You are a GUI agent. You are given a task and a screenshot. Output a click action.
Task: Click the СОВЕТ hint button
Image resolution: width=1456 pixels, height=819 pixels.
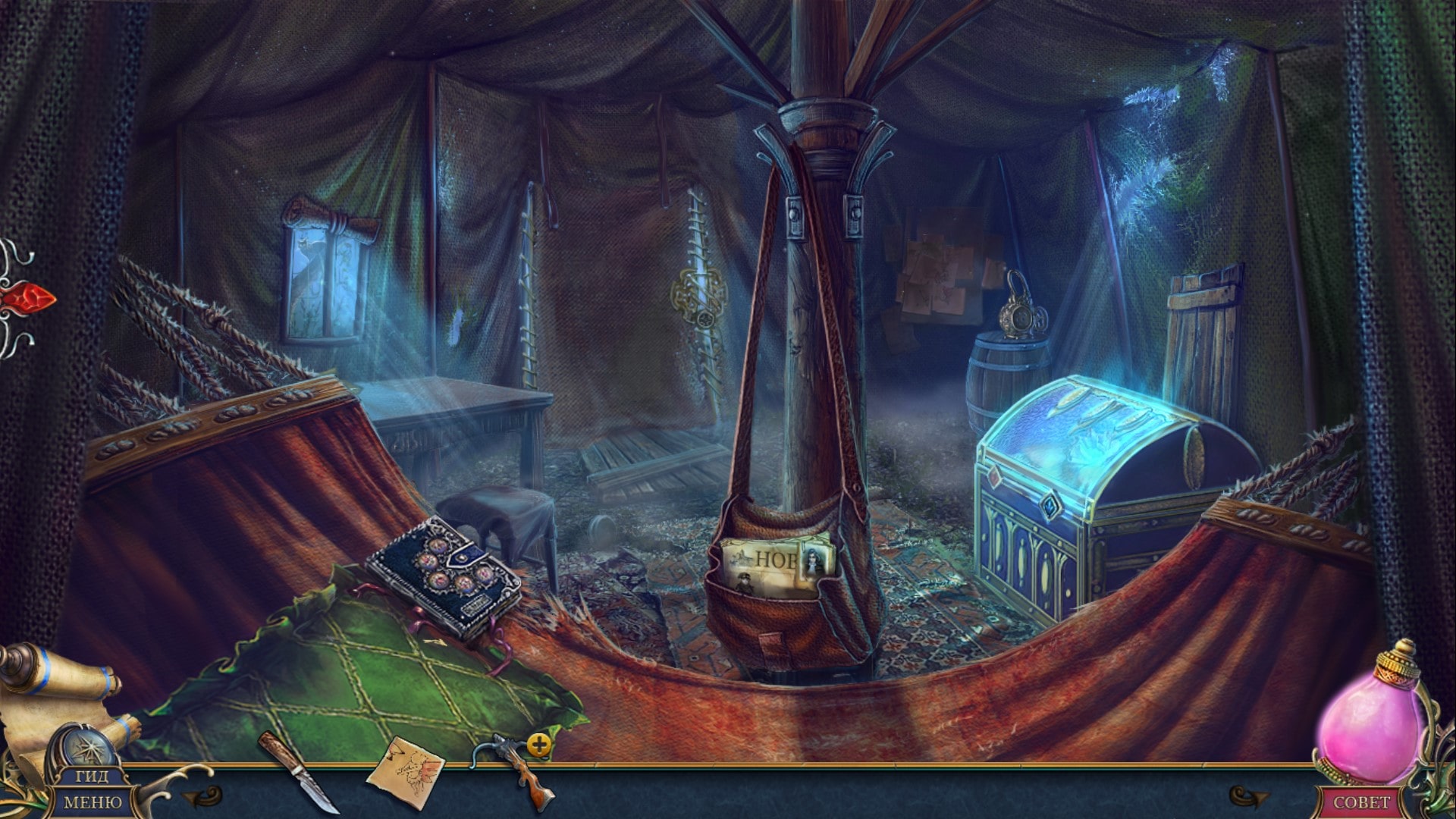pyautogui.click(x=1362, y=802)
